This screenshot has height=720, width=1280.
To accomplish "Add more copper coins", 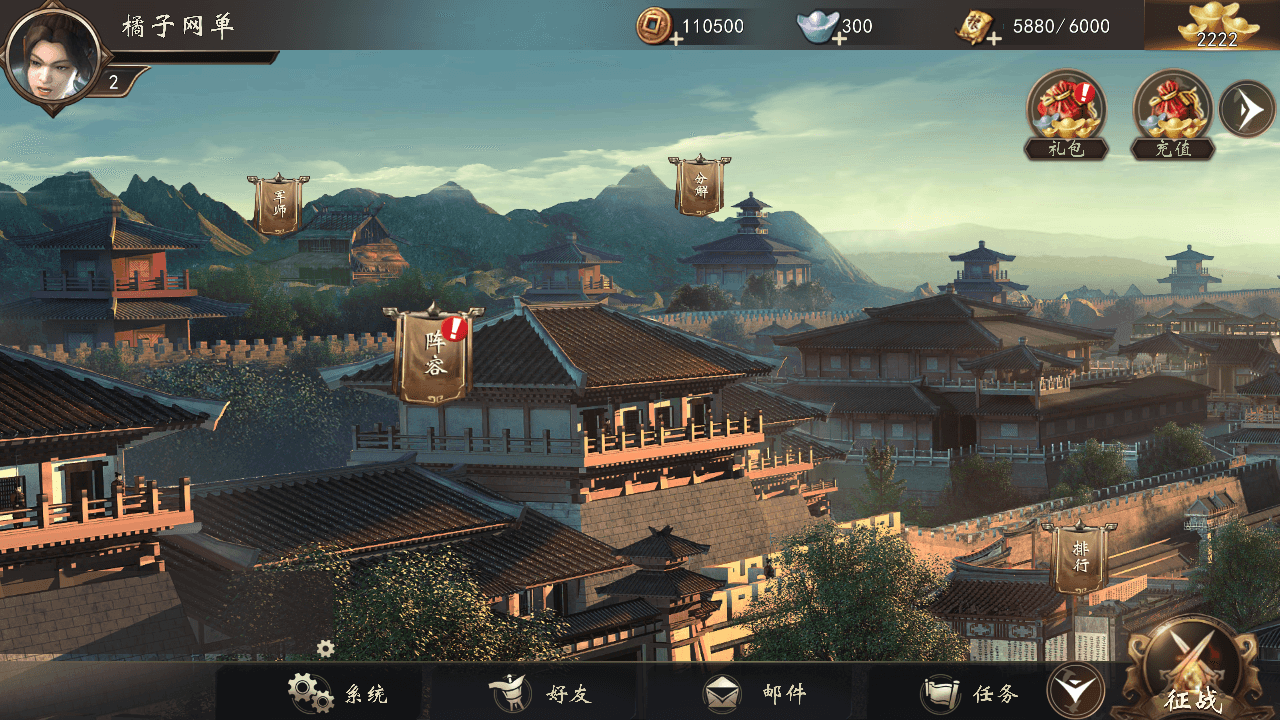I will [676, 38].
